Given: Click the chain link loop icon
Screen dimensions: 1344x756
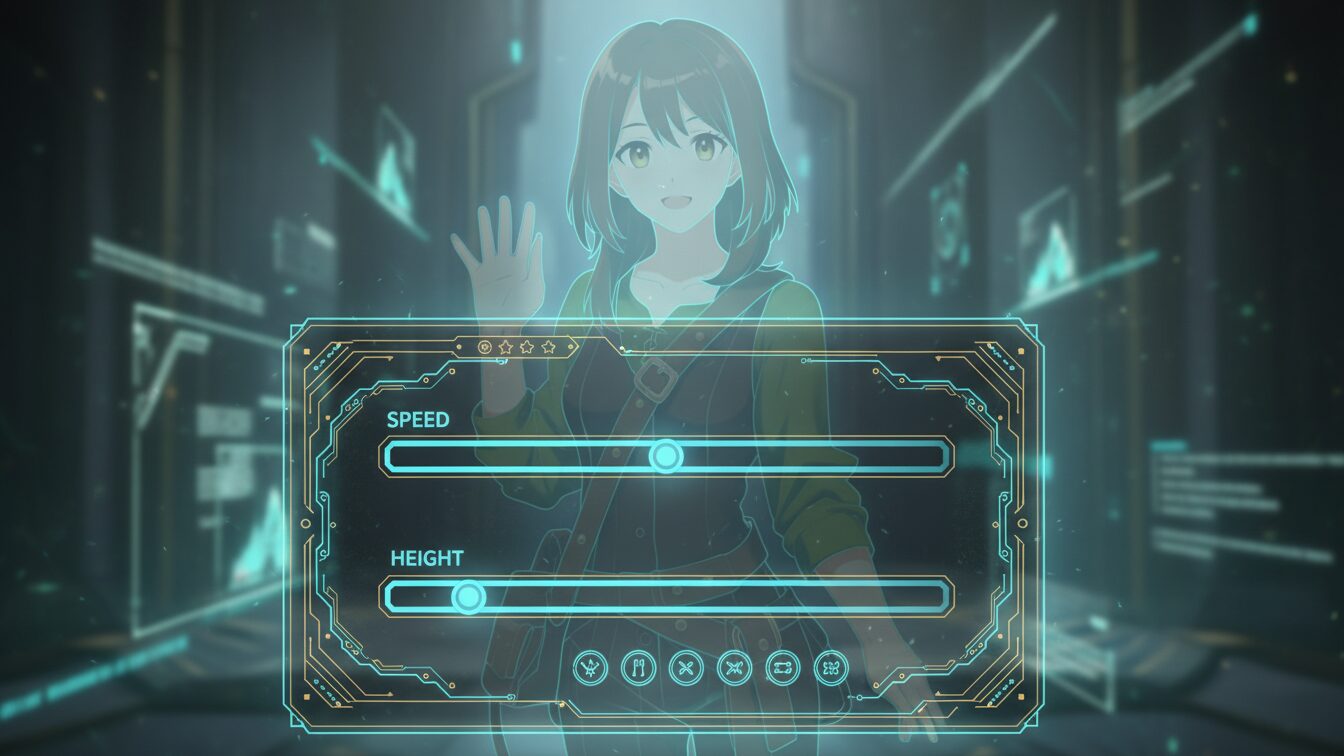Looking at the screenshot, I should pos(782,667).
